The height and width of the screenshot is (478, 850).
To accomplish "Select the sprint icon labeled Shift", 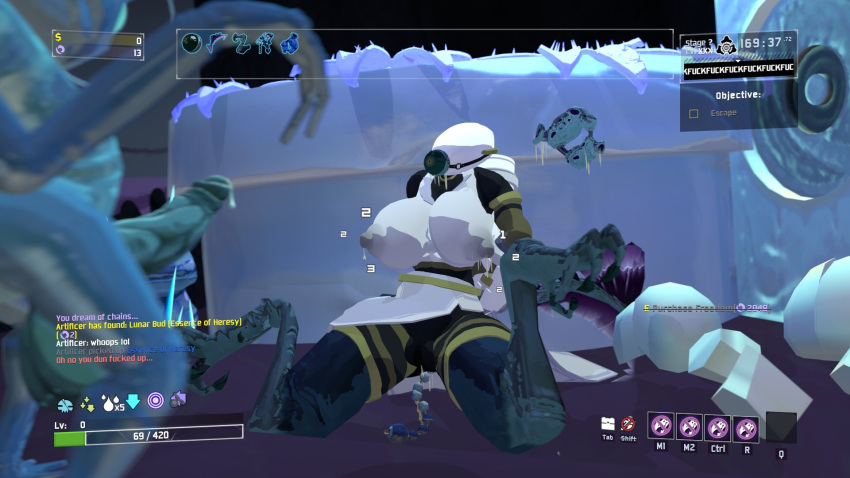I will (628, 424).
